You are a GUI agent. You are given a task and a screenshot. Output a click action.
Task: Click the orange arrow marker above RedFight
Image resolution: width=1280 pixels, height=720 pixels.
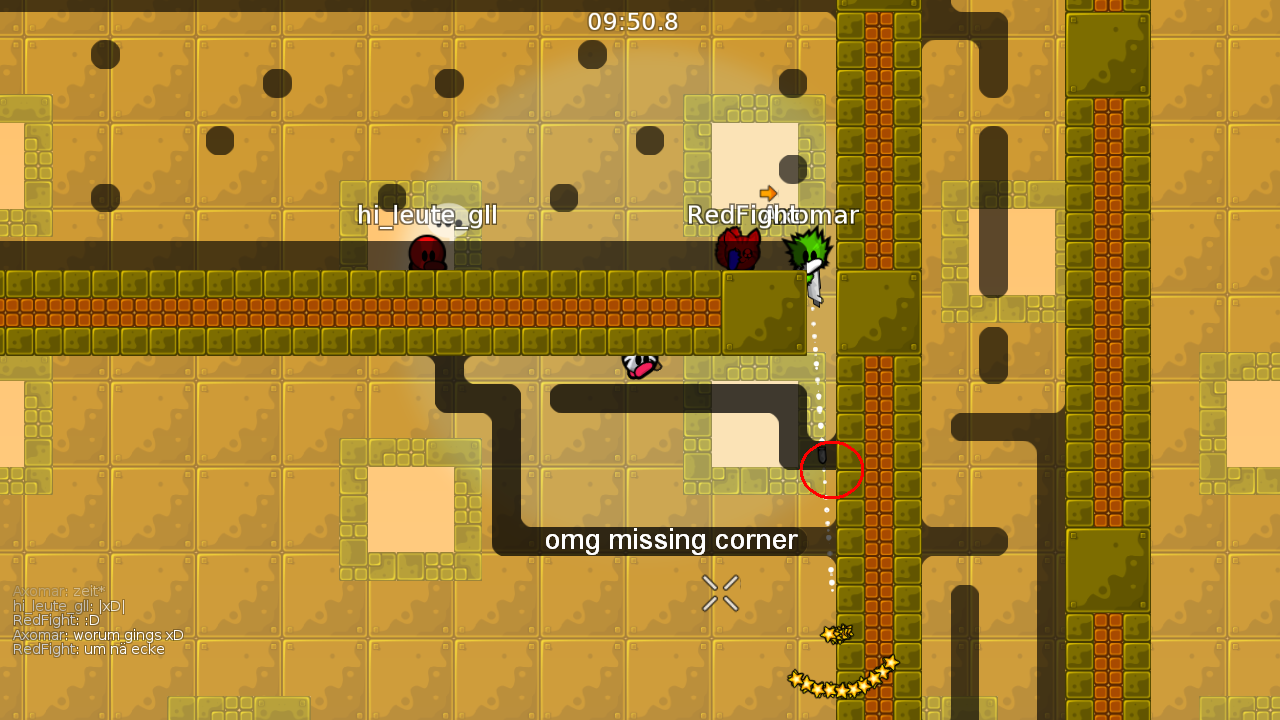(x=768, y=192)
